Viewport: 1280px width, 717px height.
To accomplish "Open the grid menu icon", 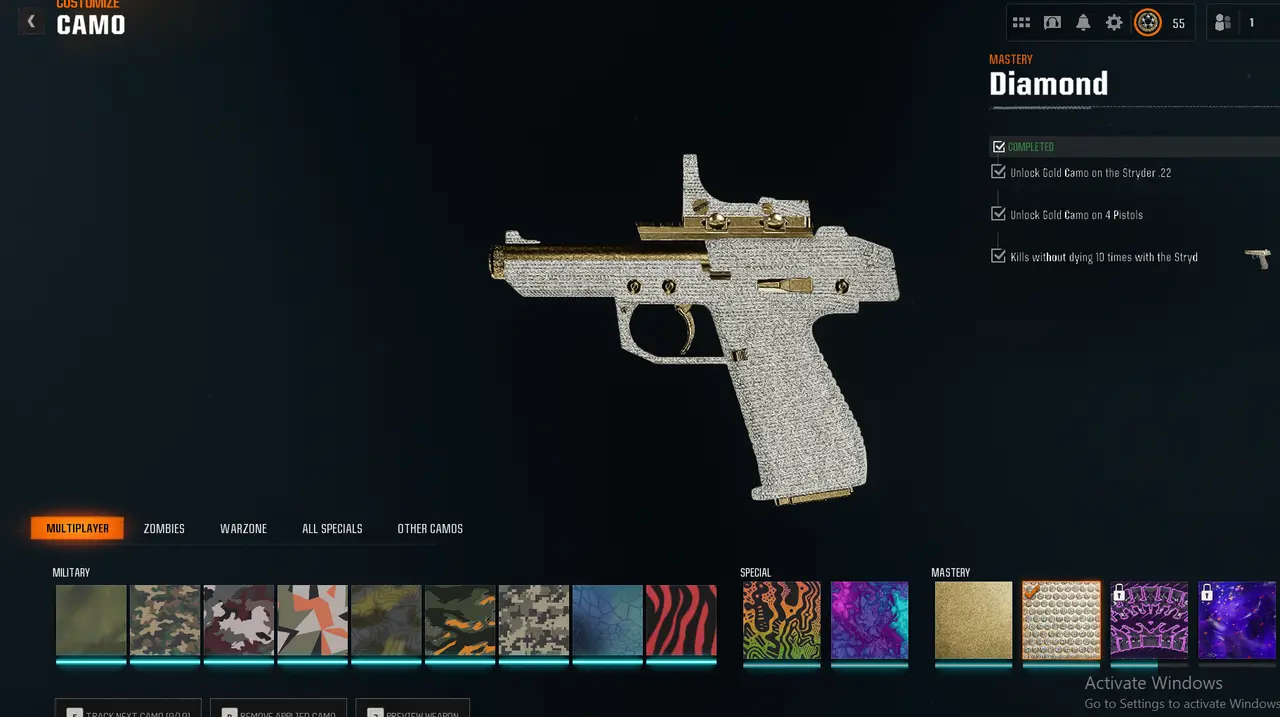I will (x=1021, y=23).
